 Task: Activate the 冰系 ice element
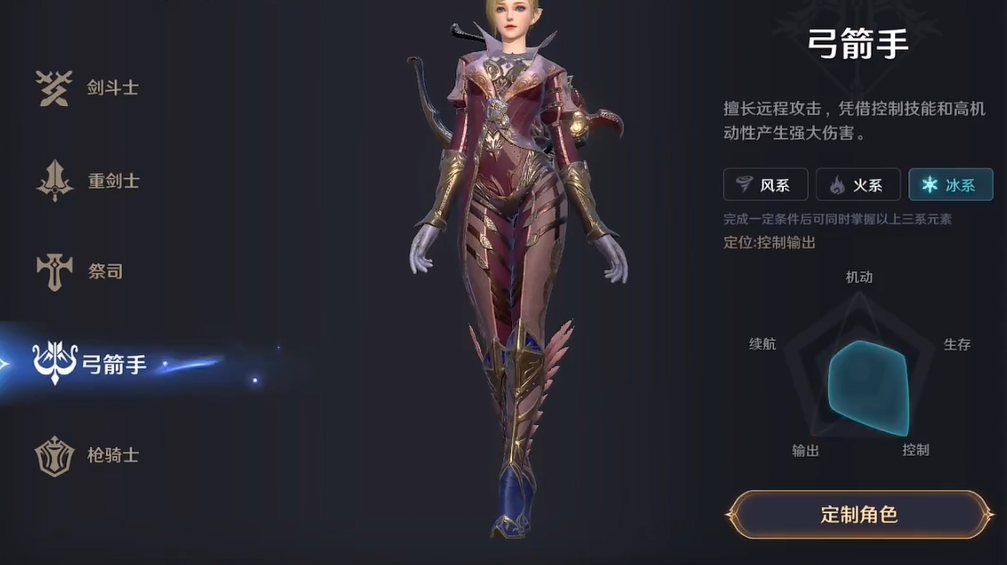pyautogui.click(x=950, y=185)
